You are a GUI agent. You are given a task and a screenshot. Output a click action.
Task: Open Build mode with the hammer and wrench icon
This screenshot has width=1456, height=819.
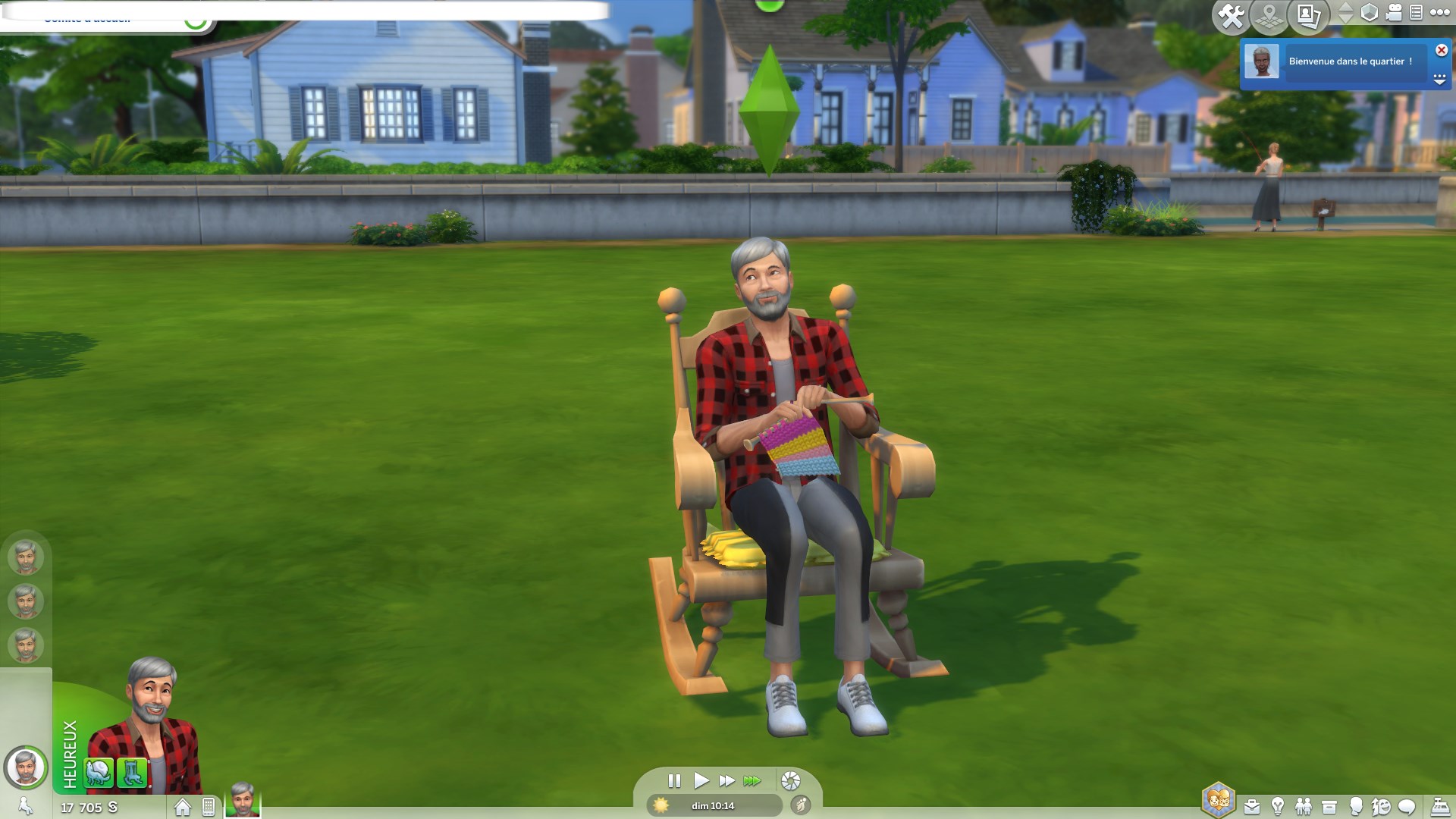click(1231, 13)
